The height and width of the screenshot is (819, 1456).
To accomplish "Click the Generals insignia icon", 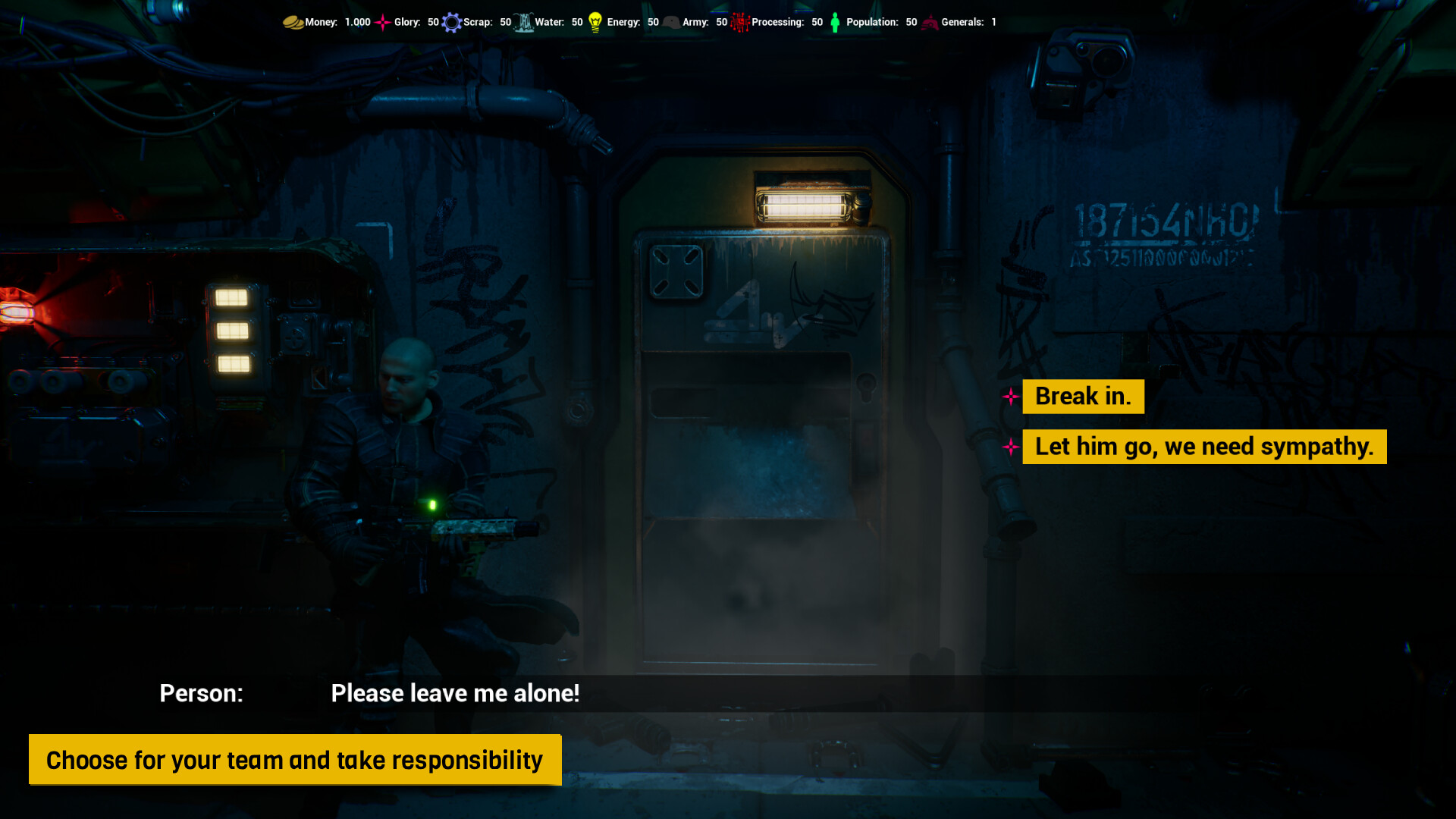I will pyautogui.click(x=929, y=22).
